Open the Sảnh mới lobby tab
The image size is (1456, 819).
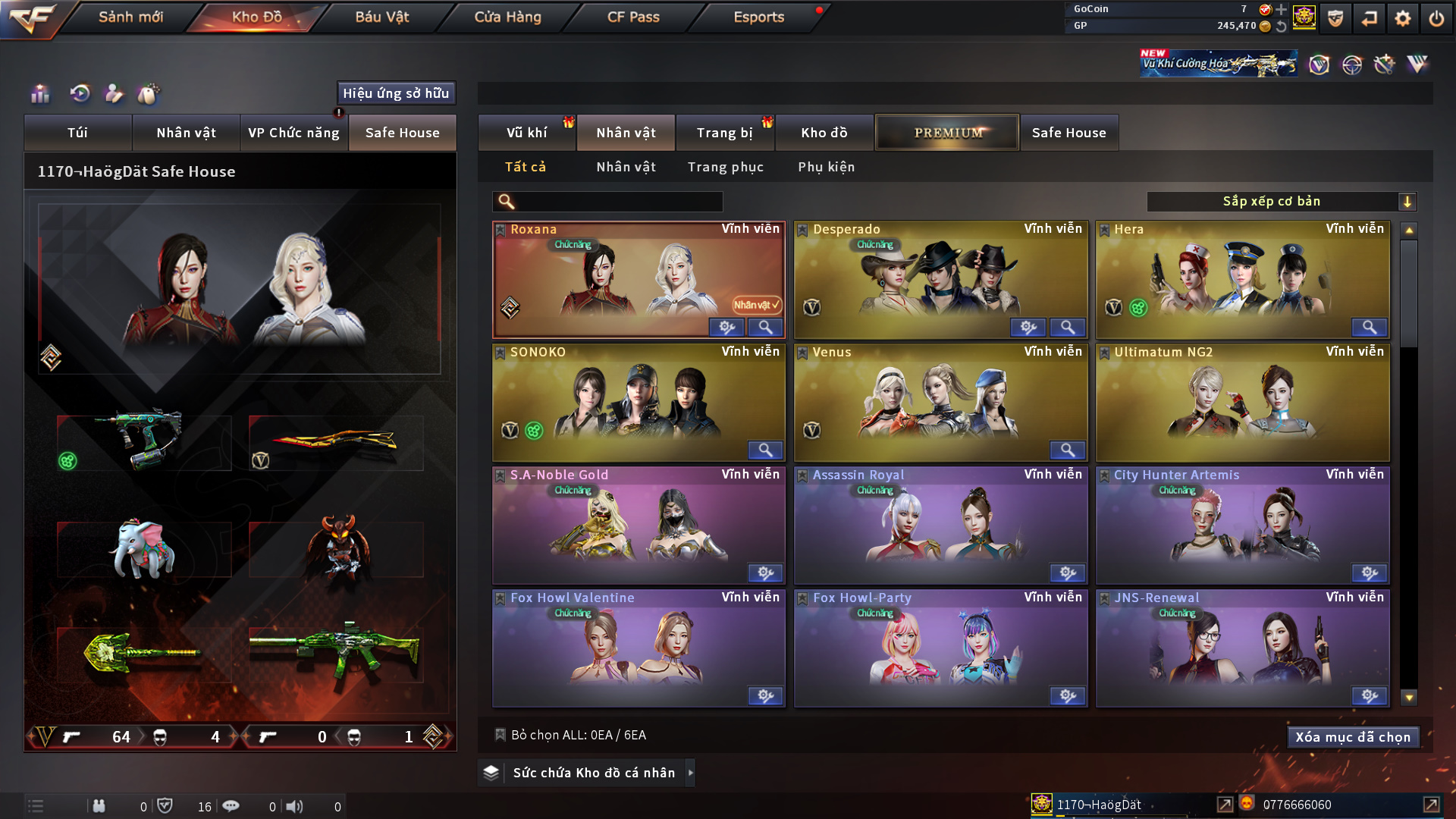130,17
